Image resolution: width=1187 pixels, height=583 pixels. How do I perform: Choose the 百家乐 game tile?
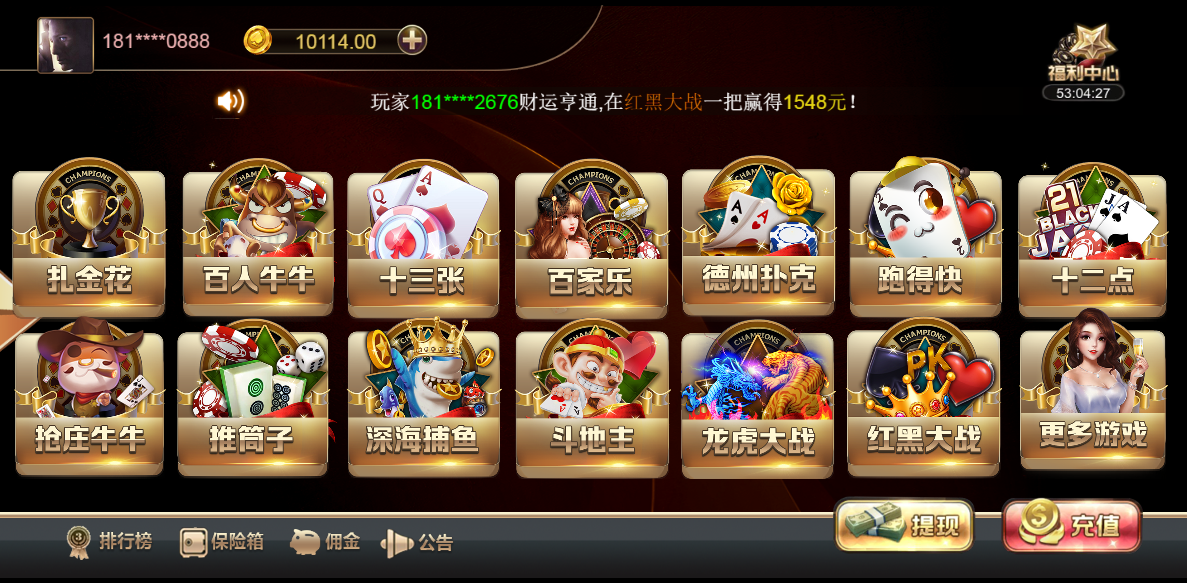pos(591,244)
